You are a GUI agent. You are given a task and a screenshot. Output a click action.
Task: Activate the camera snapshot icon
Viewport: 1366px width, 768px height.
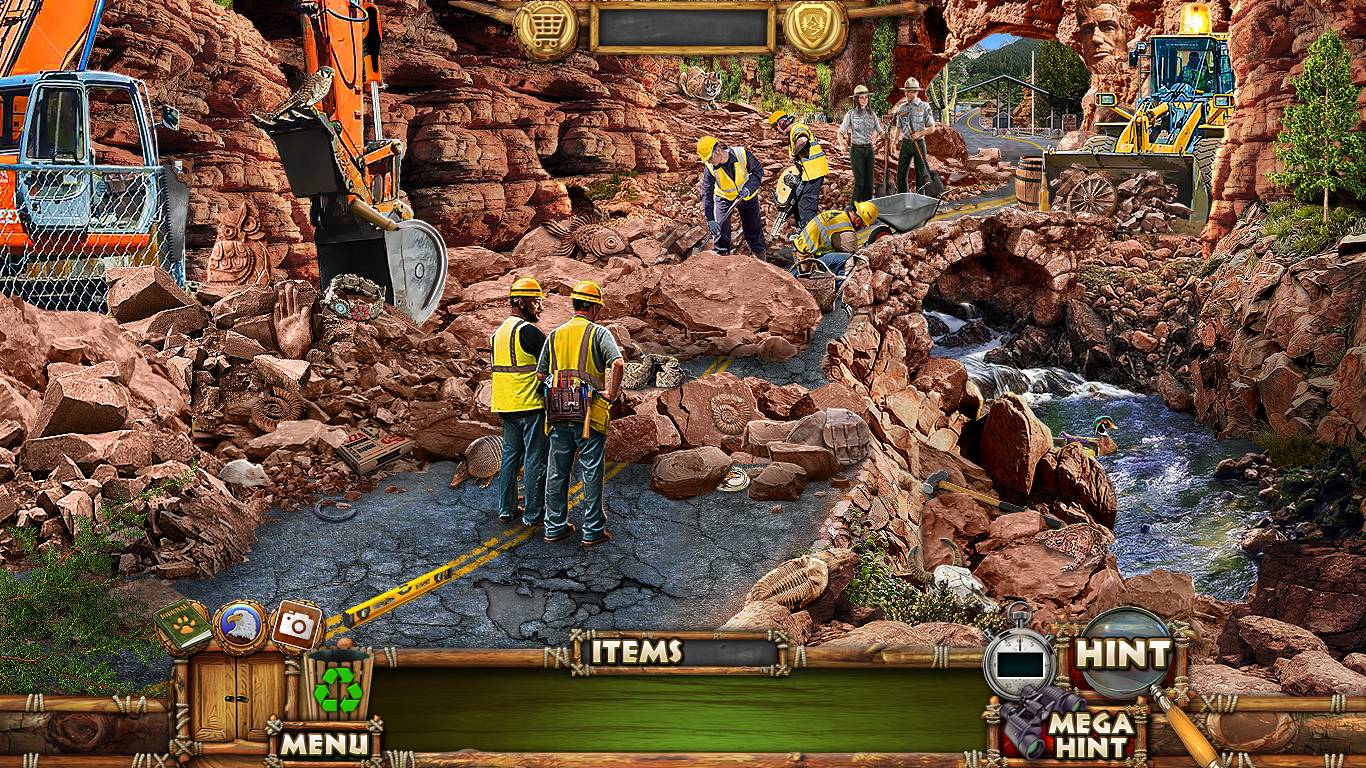tap(296, 626)
